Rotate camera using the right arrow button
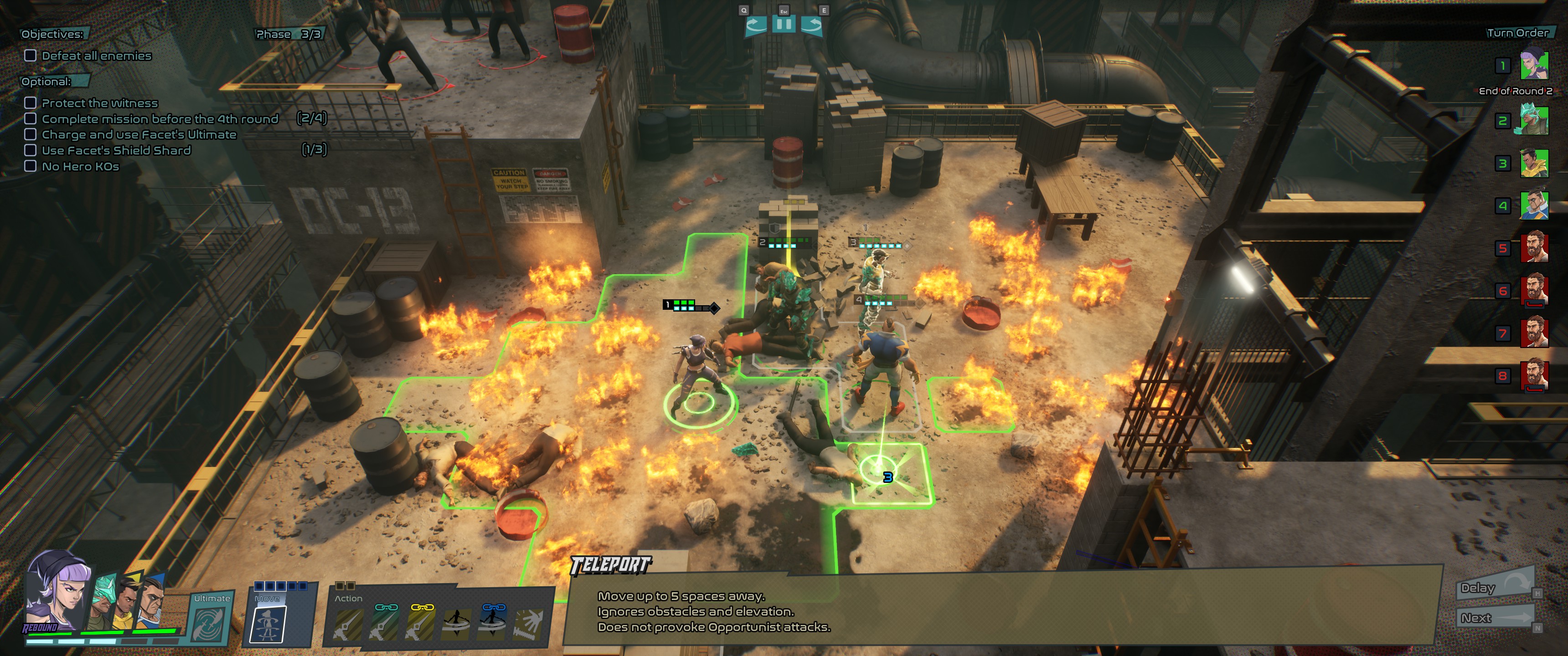The width and height of the screenshot is (1568, 656). [x=811, y=25]
